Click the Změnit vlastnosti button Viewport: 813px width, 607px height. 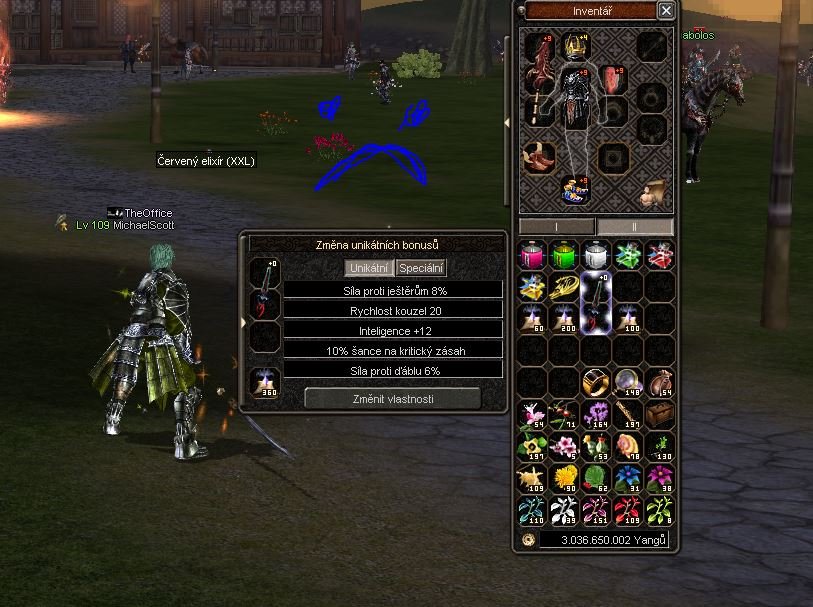point(392,398)
